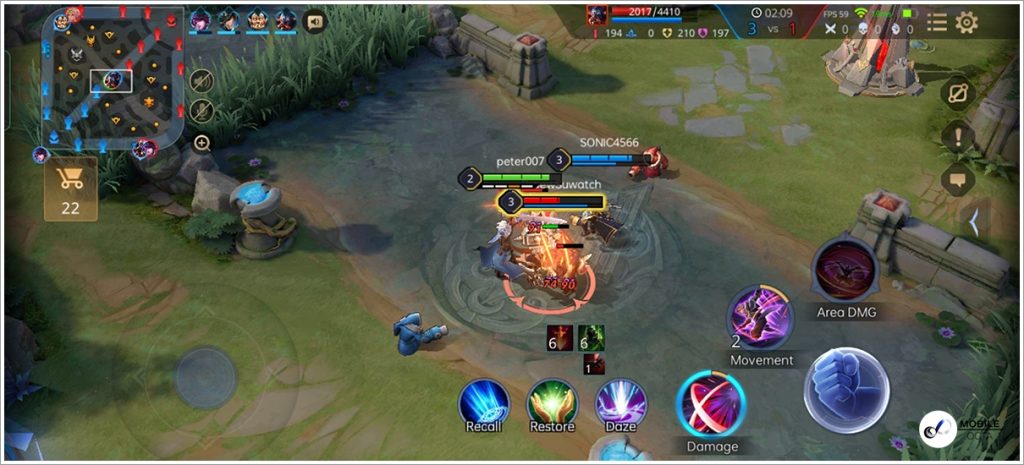1024x465 pixels.
Task: Tap the fist basic attack button
Action: (846, 390)
